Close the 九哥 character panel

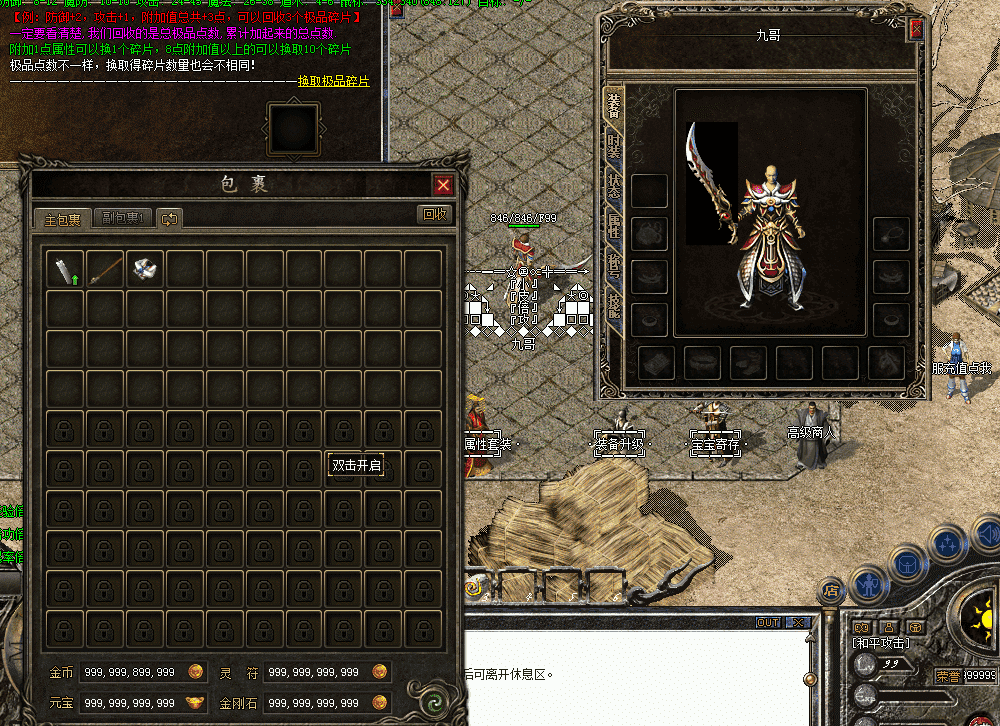click(x=915, y=30)
